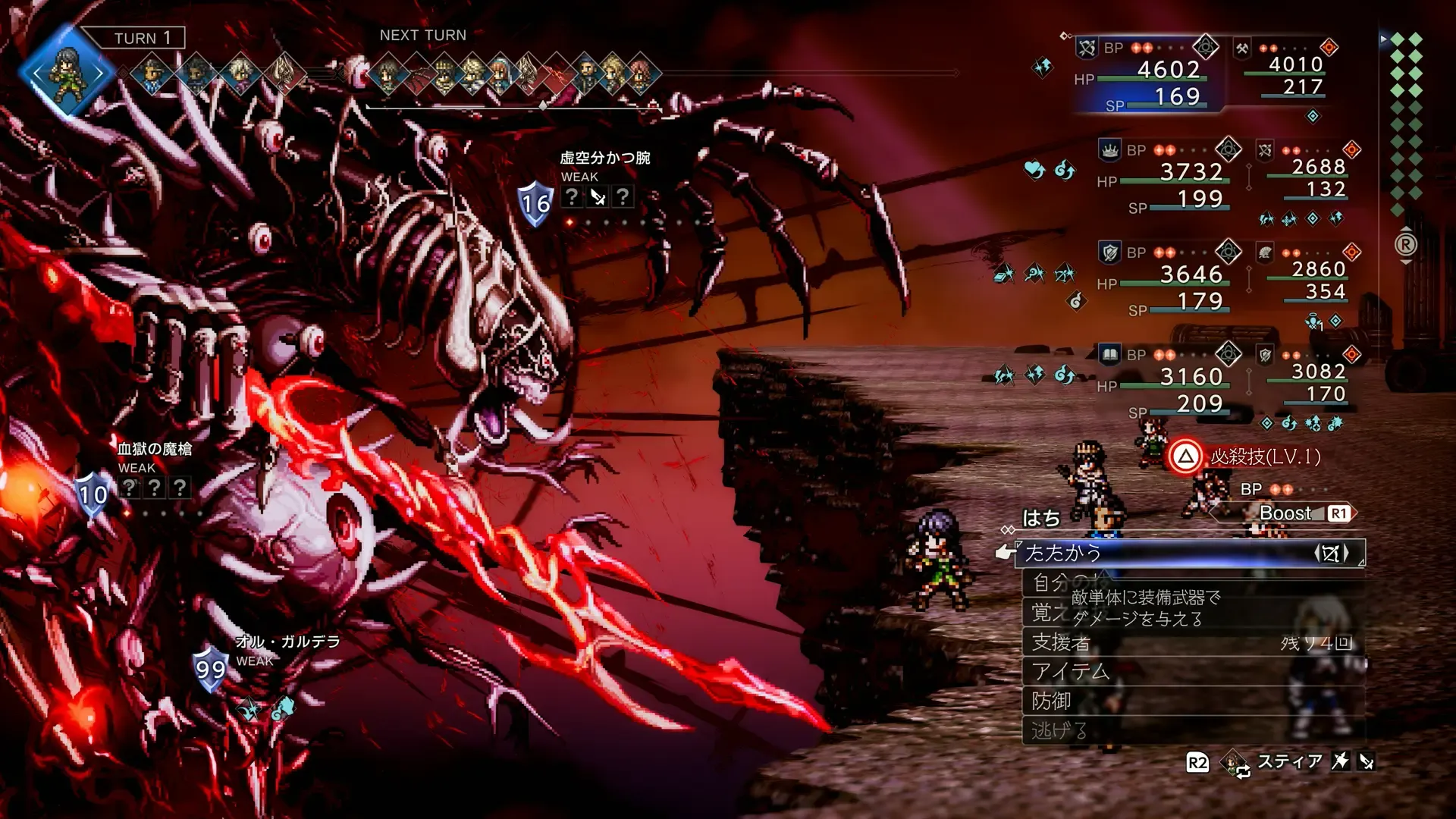1456x819 pixels.
Task: Trigger the 必殺技 LV.1 special move
Action: click(1247, 457)
